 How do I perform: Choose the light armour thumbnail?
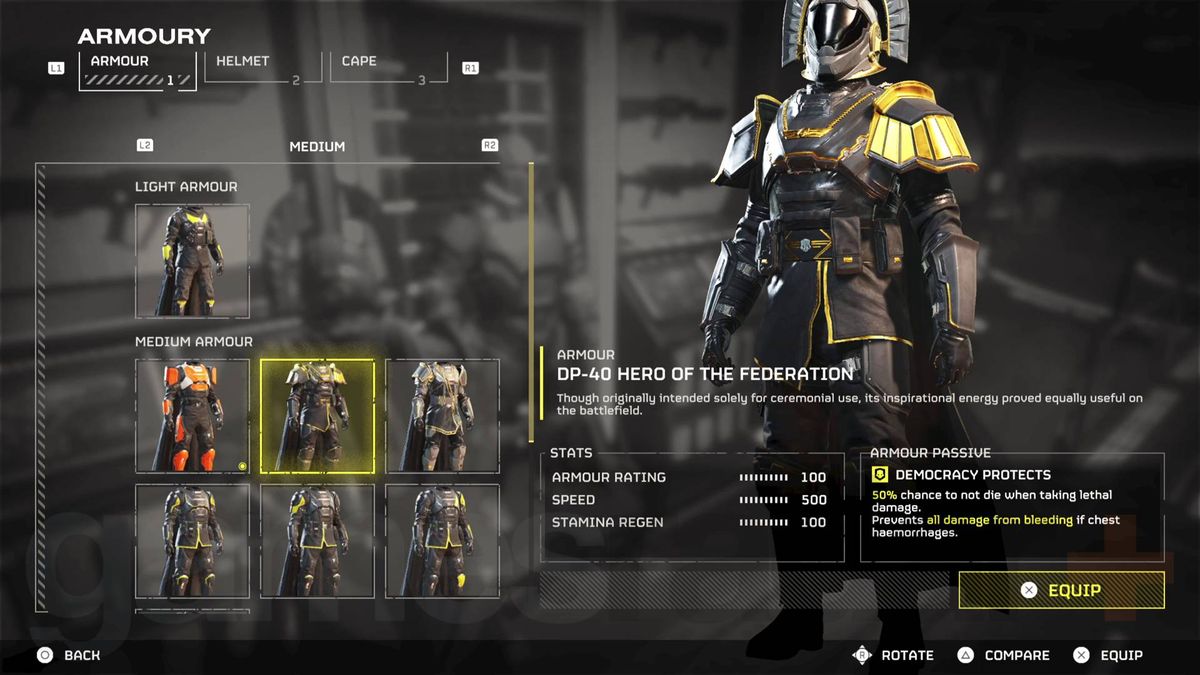(x=192, y=260)
